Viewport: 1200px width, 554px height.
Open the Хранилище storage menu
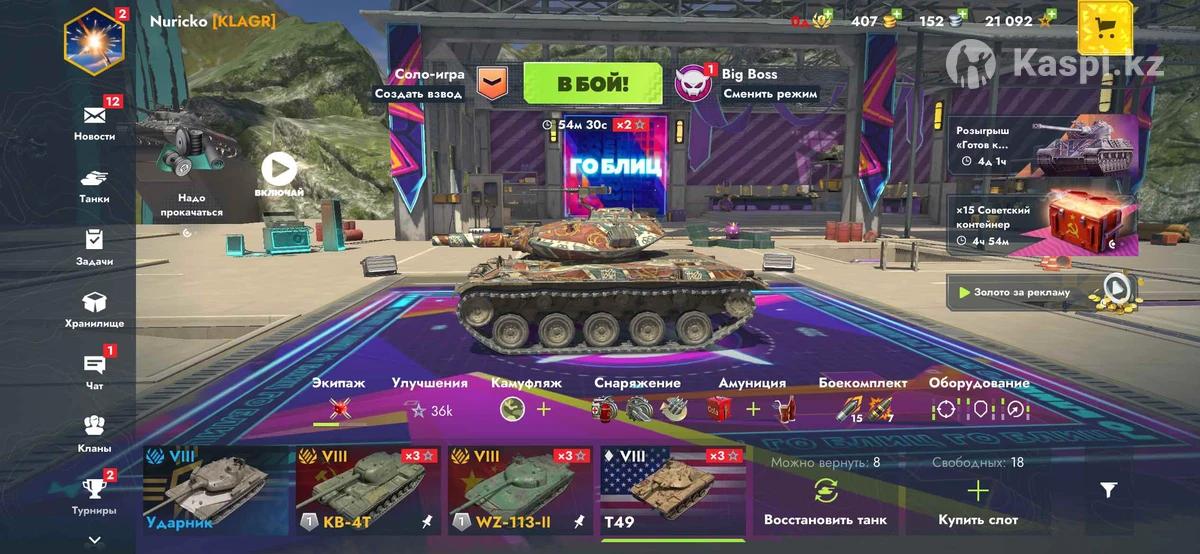coord(94,309)
